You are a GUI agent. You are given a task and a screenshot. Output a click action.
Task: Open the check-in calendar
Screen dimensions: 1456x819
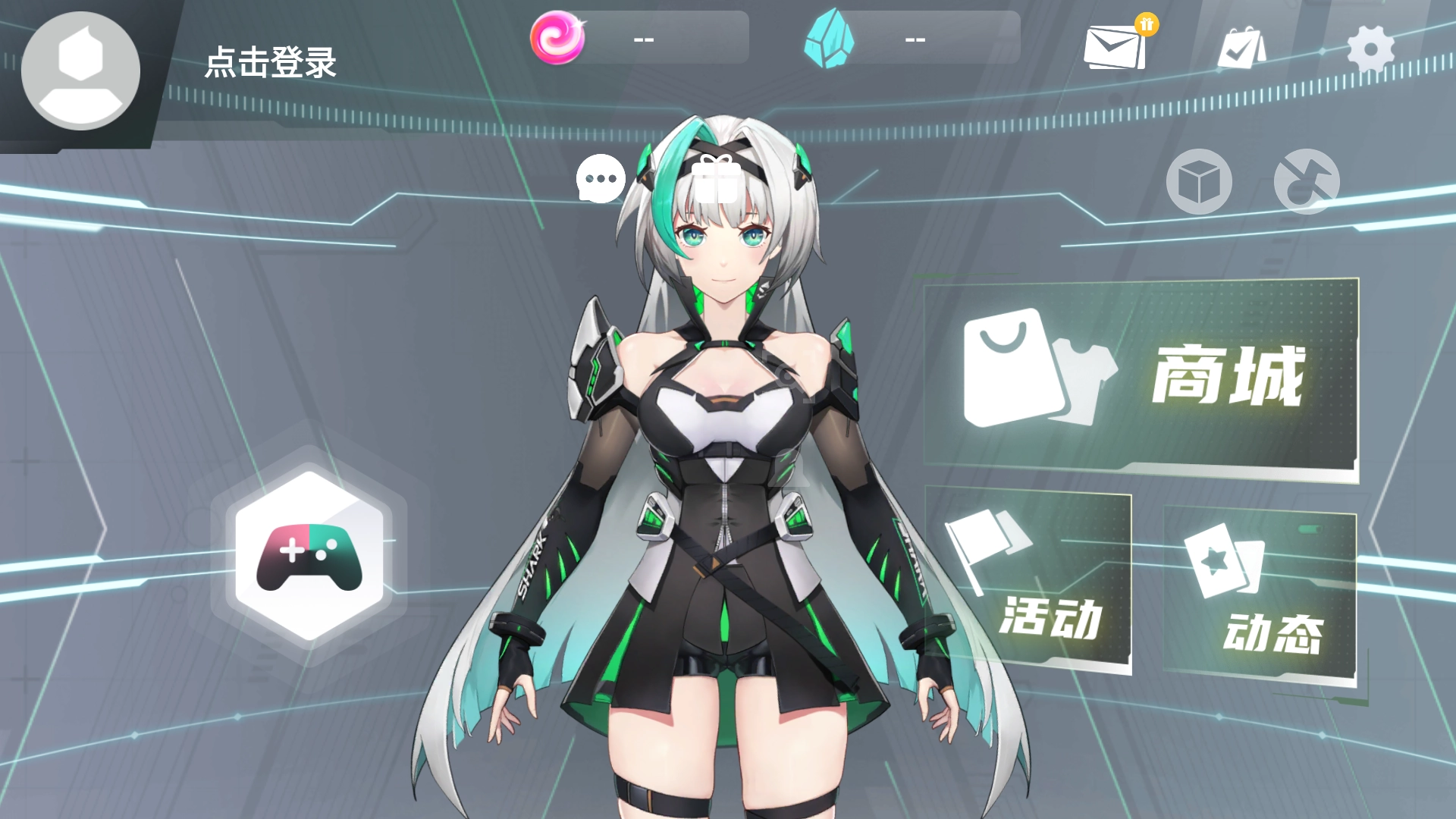(1241, 47)
